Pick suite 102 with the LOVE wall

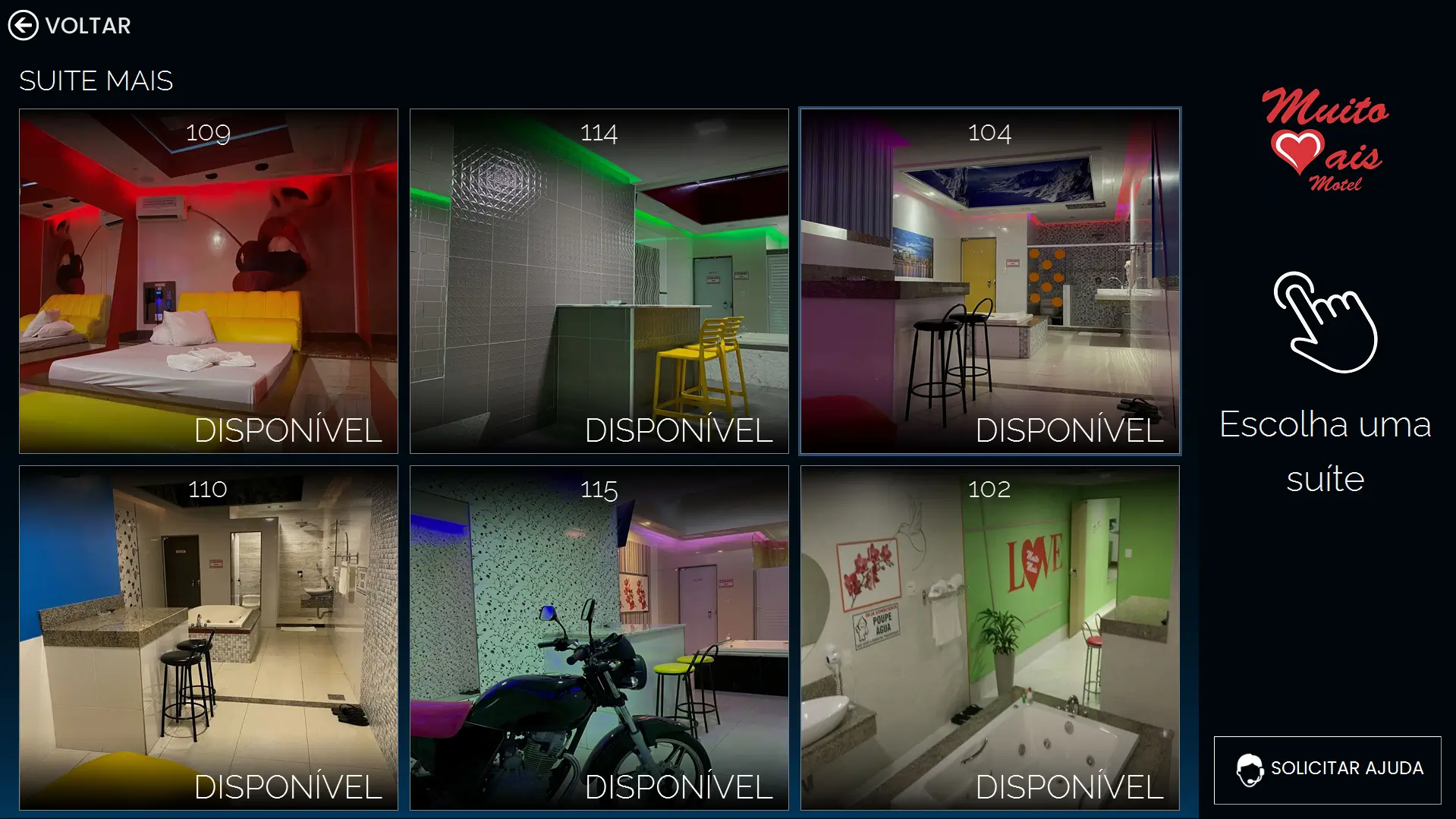(990, 638)
